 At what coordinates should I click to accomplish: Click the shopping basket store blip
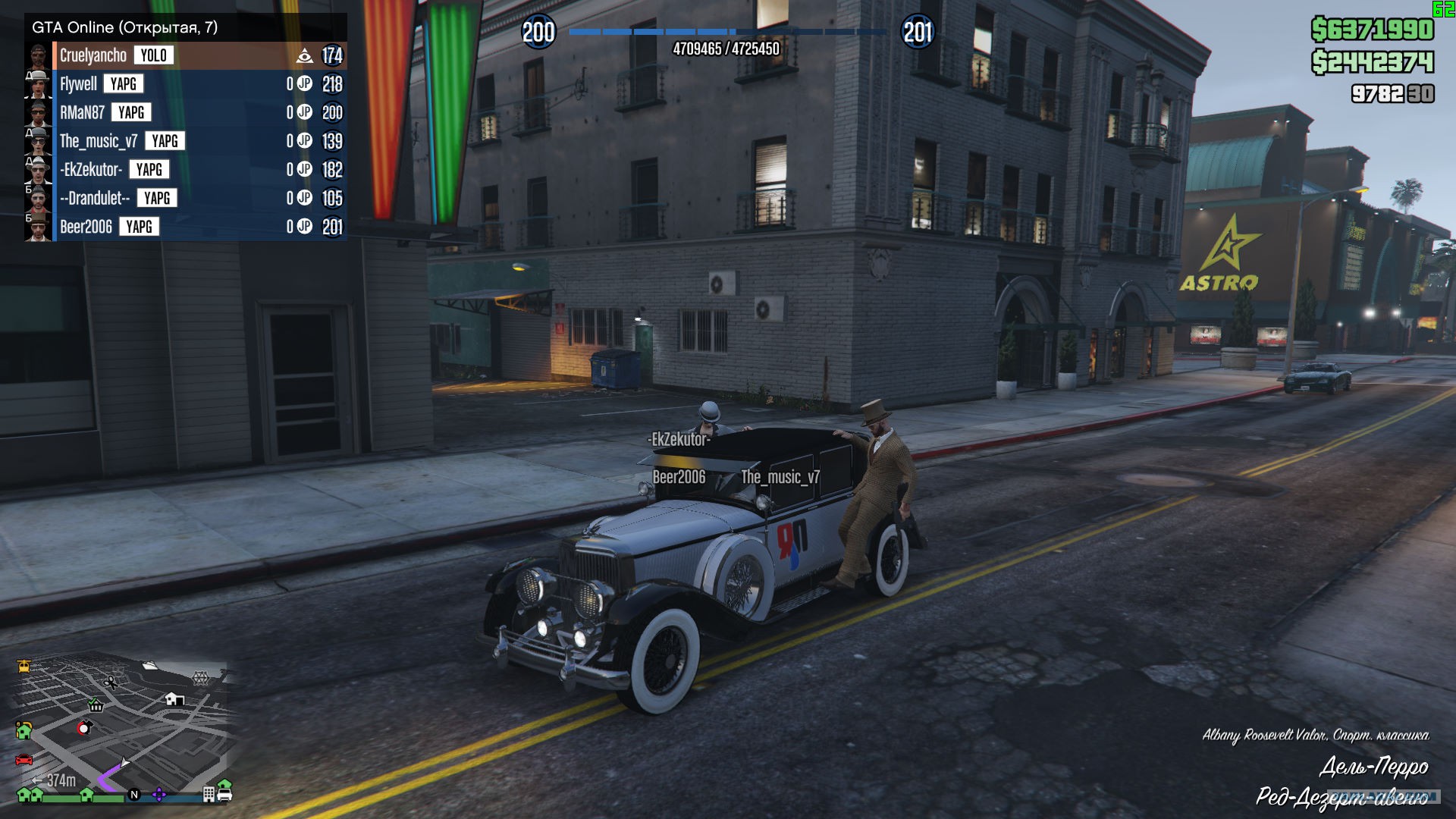pyautogui.click(x=96, y=705)
